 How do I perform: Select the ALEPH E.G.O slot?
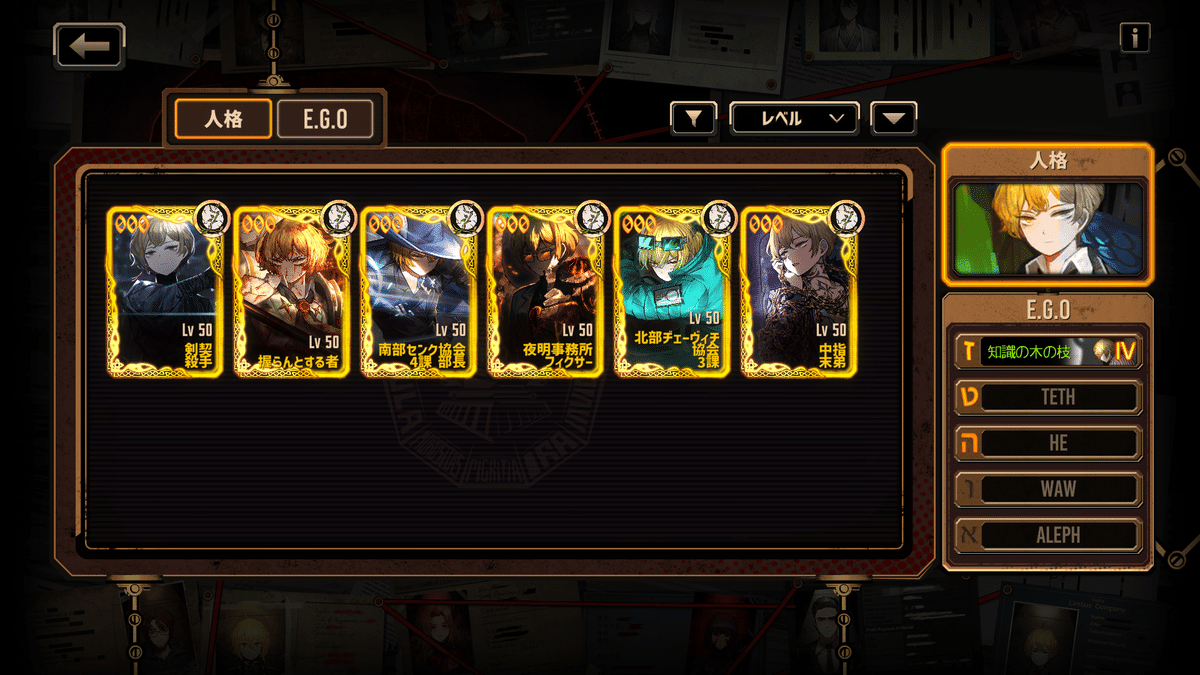click(x=1047, y=535)
